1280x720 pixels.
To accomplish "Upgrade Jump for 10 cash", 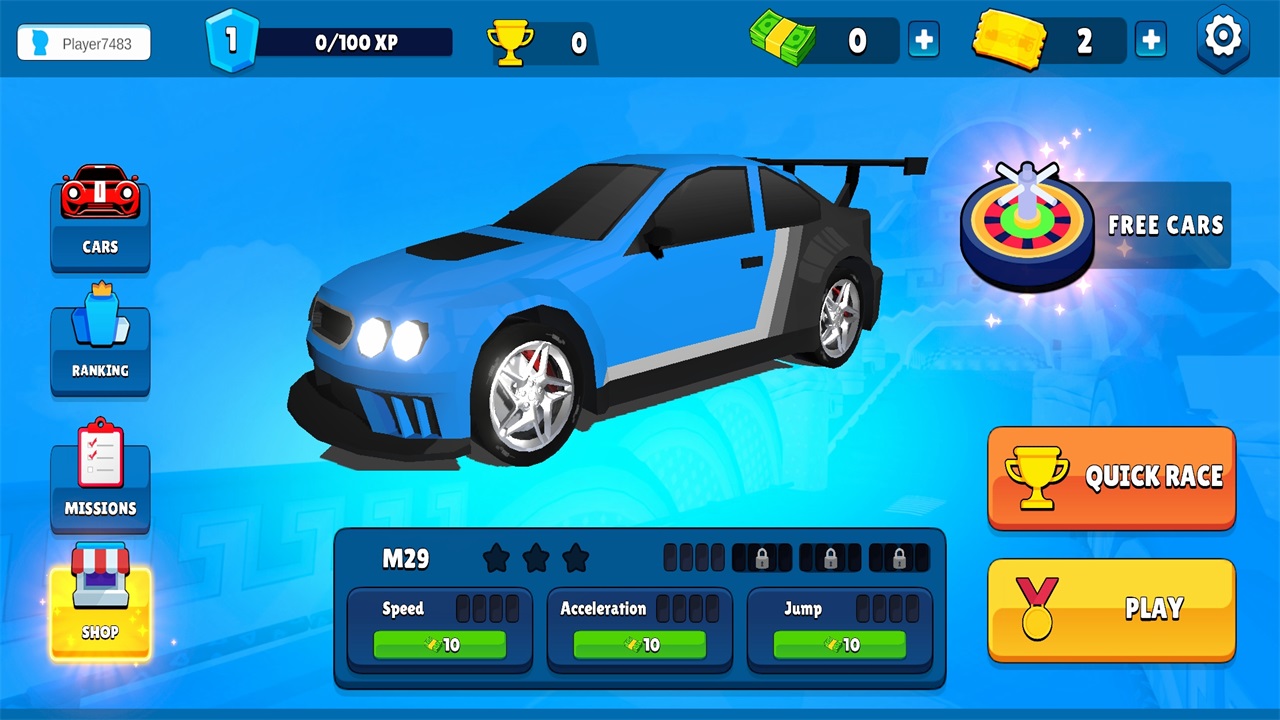I will [840, 645].
